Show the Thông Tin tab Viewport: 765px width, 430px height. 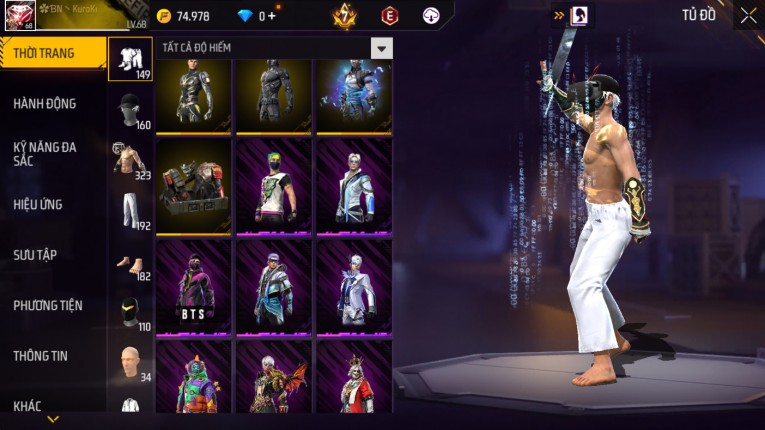point(40,356)
